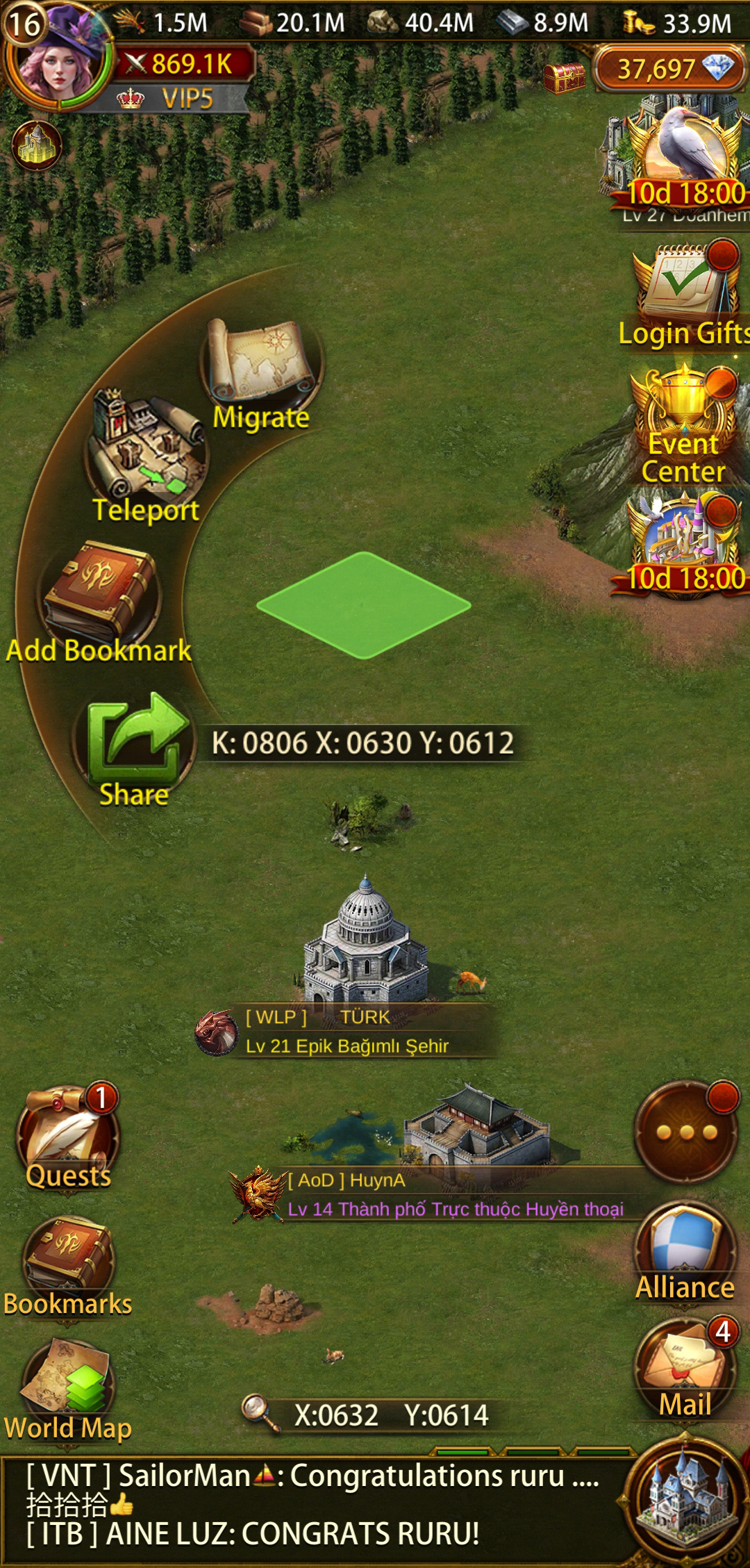Open the Quests scroll

point(68,1136)
